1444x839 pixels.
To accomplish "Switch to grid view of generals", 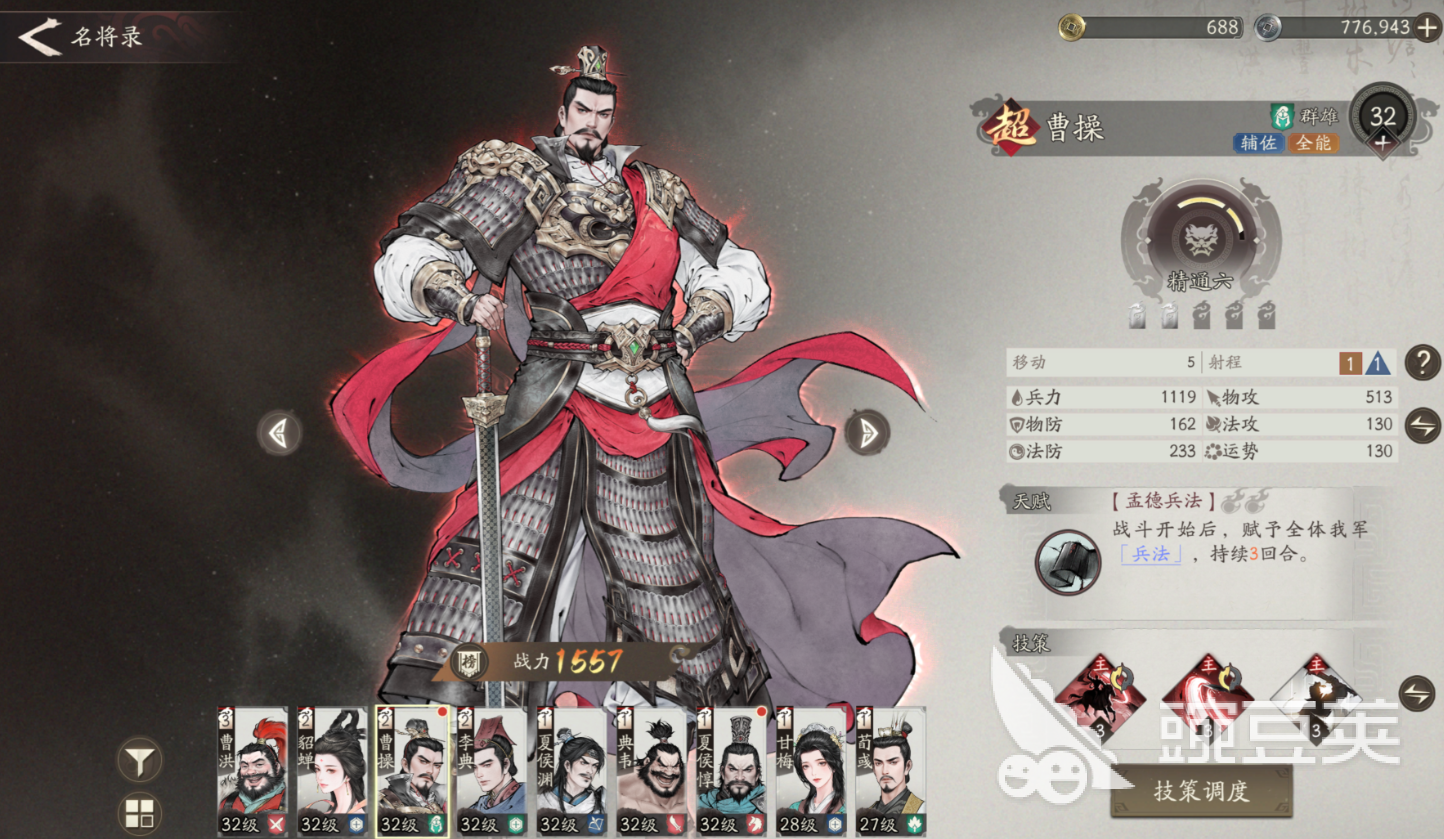I will pos(140,812).
